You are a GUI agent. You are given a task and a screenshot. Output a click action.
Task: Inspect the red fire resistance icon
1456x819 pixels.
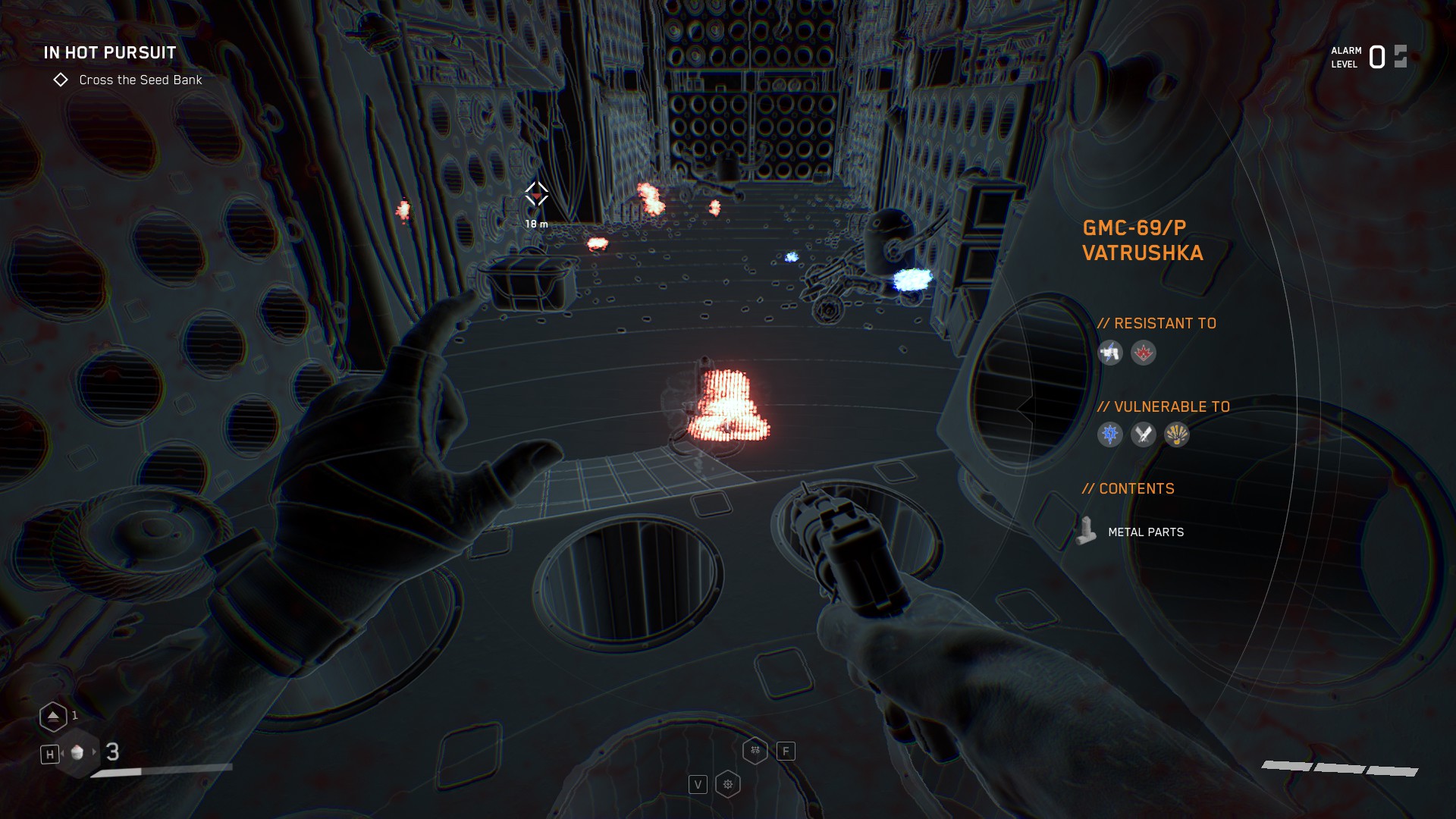pos(1144,353)
